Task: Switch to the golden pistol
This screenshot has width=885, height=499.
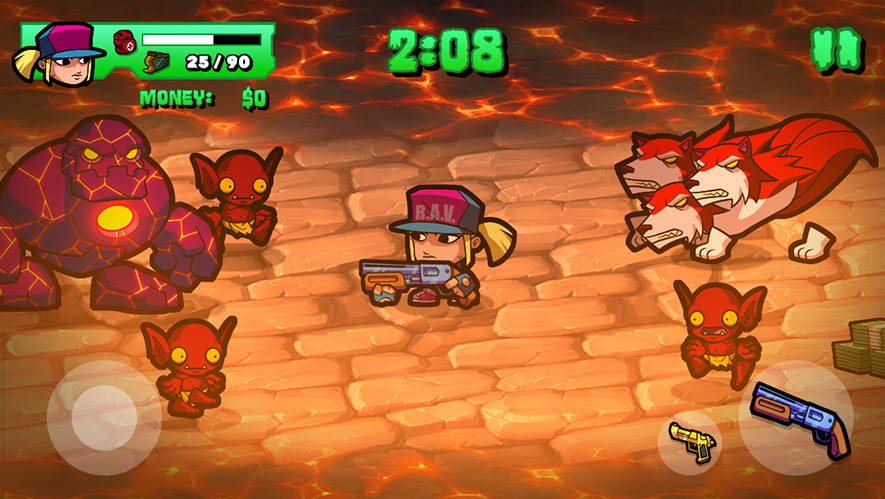Action: (690, 441)
